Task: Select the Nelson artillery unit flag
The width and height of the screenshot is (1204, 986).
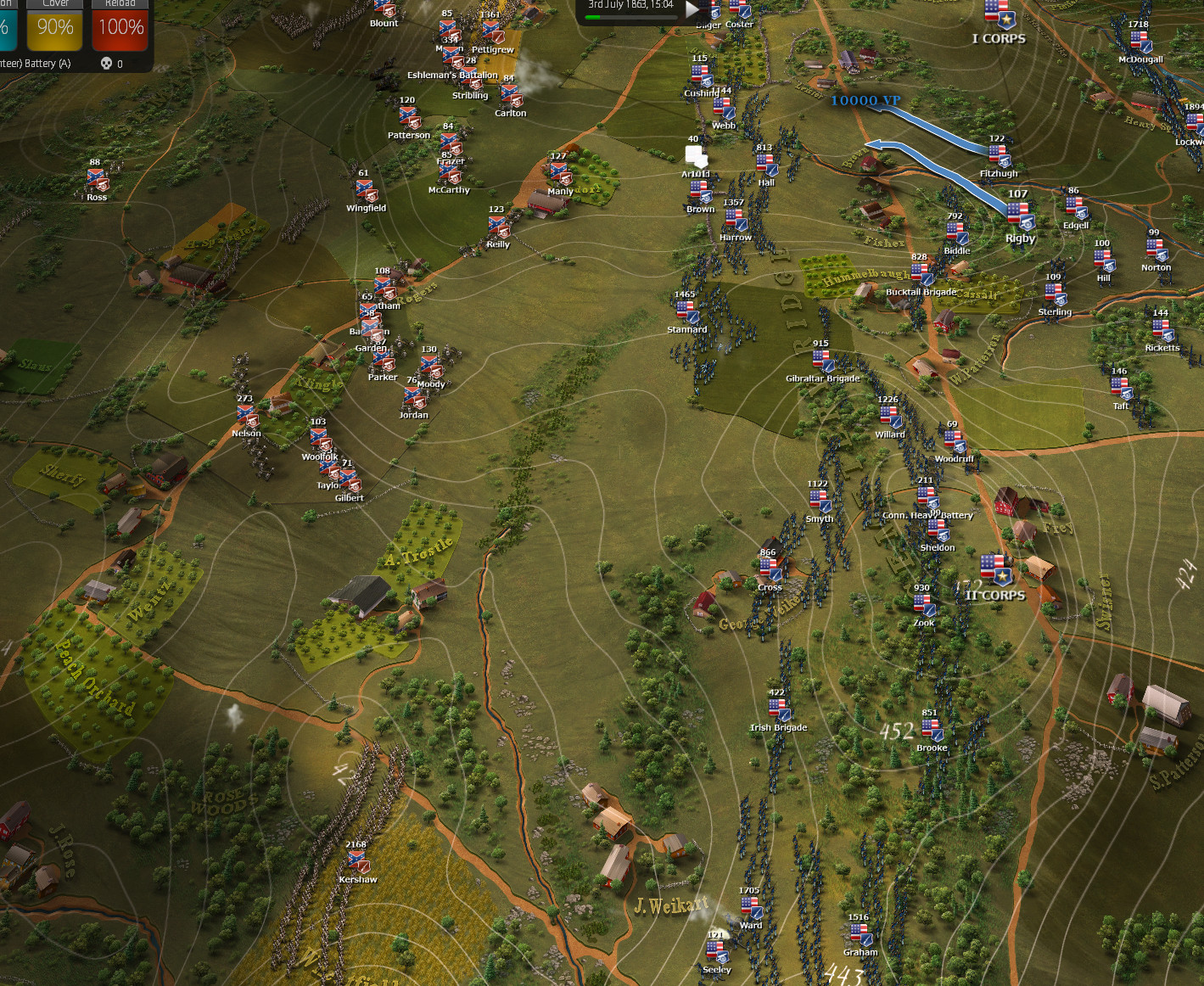Action: [246, 415]
